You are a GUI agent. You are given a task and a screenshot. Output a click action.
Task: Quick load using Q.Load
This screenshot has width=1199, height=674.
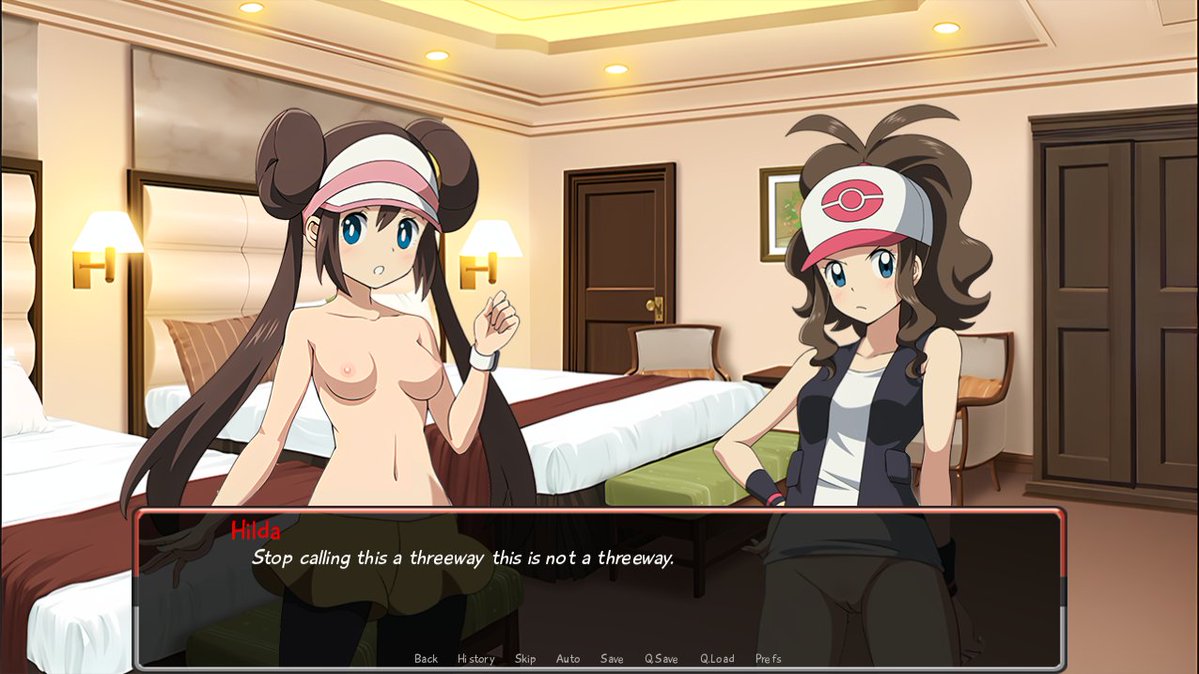point(717,659)
